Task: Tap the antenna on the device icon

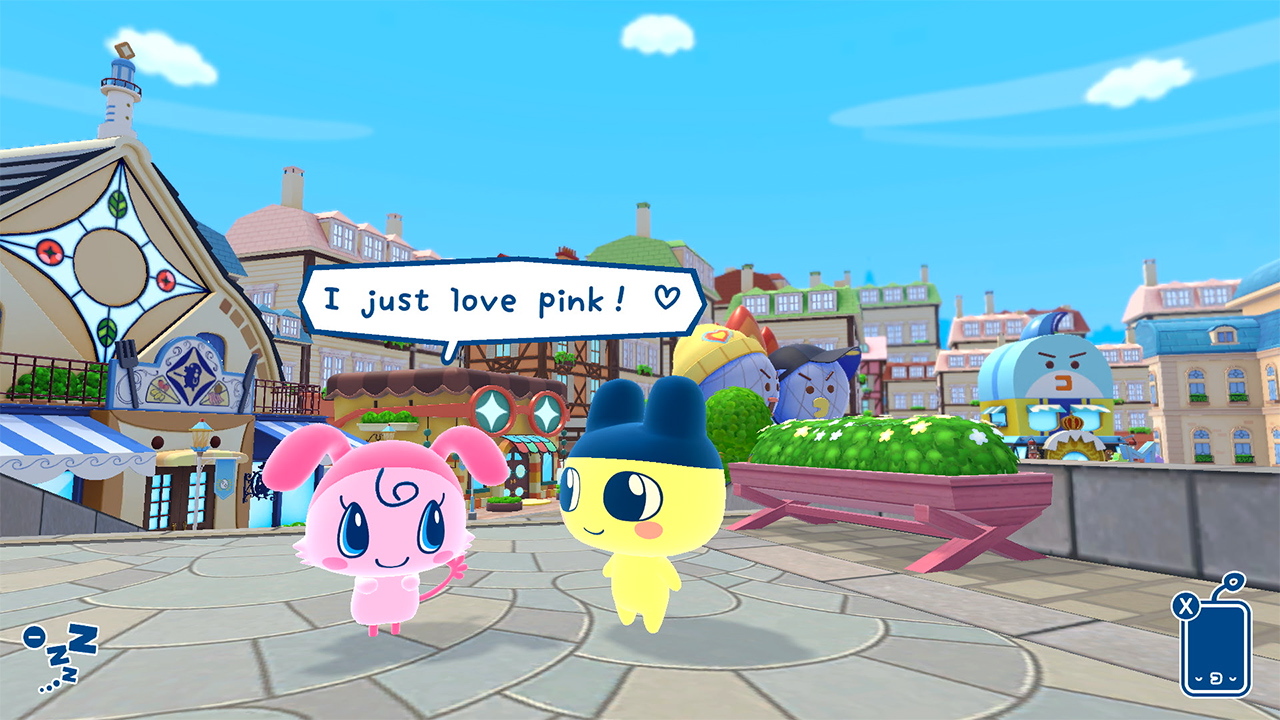Action: 1232,580
